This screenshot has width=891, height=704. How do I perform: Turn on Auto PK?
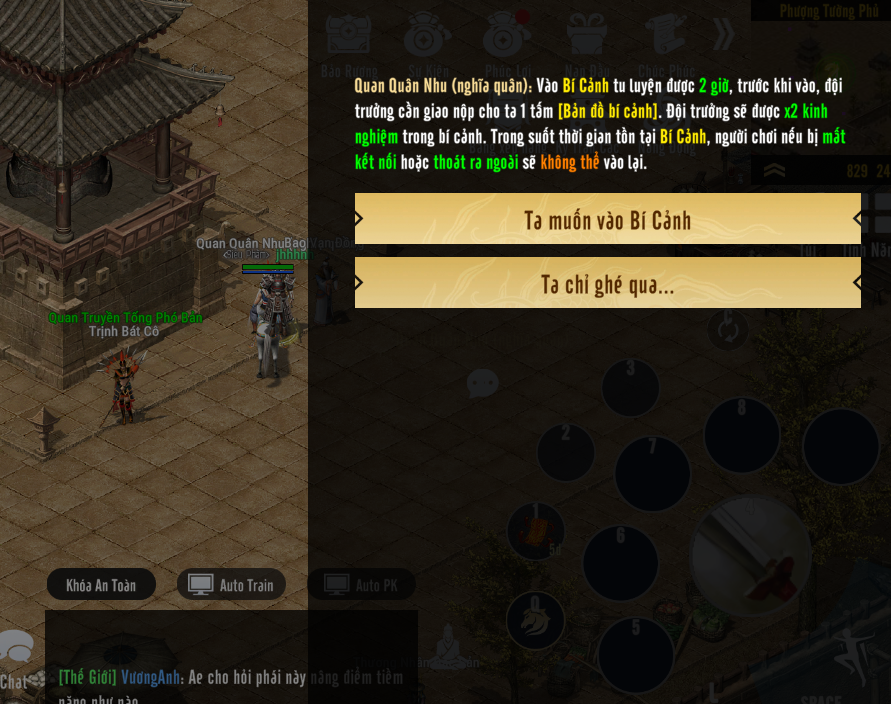361,585
